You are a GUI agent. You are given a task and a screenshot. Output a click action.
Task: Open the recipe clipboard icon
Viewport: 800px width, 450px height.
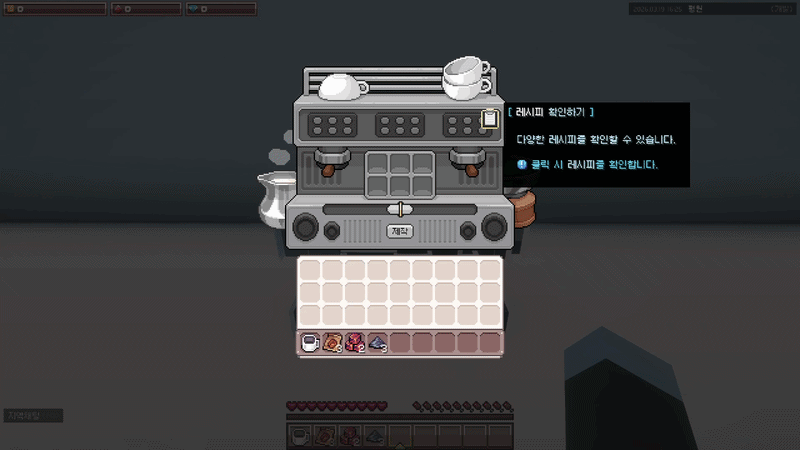489,119
